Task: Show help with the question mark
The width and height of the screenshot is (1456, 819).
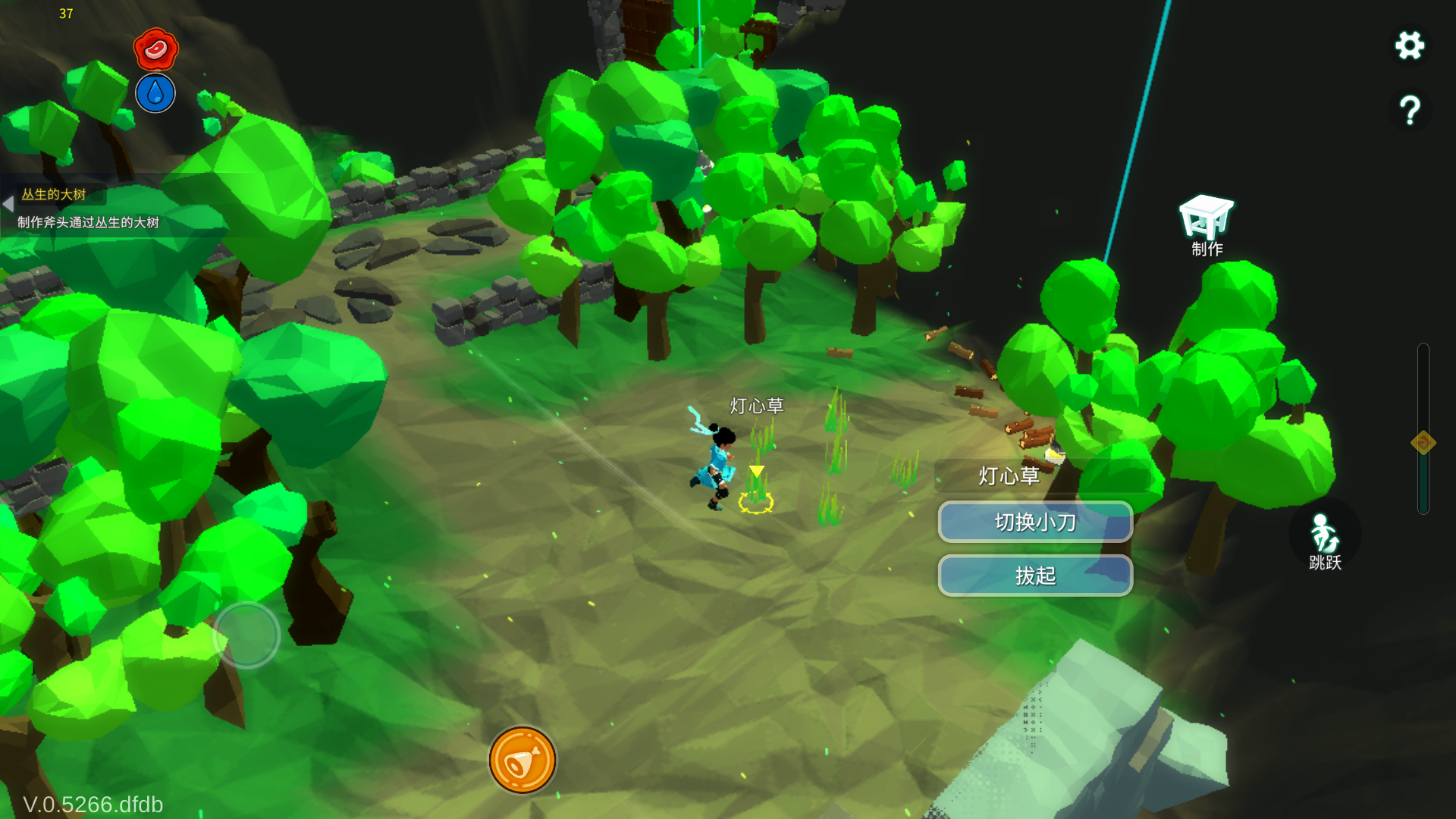Action: [x=1410, y=111]
